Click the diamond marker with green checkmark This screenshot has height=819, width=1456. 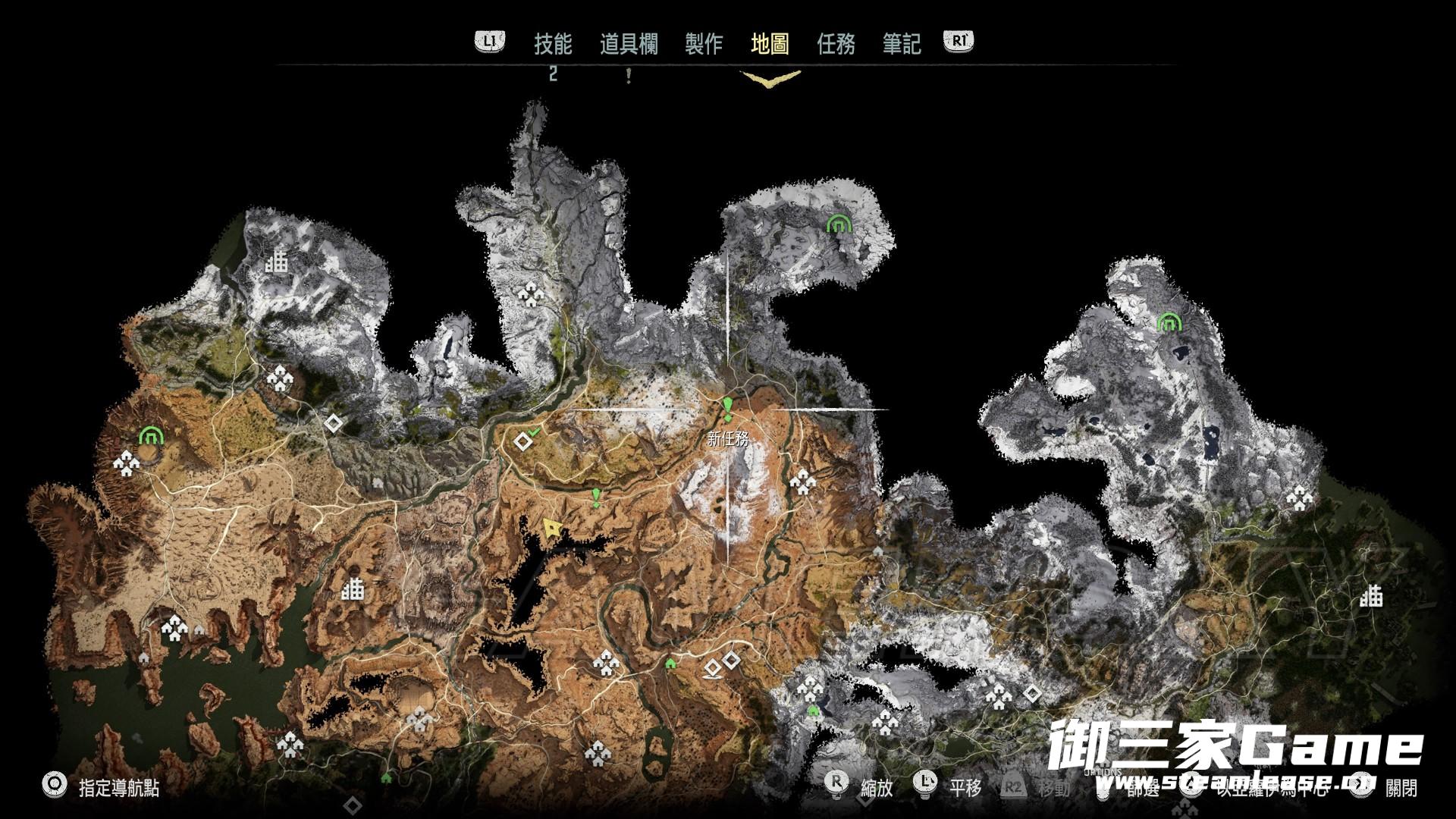(523, 441)
